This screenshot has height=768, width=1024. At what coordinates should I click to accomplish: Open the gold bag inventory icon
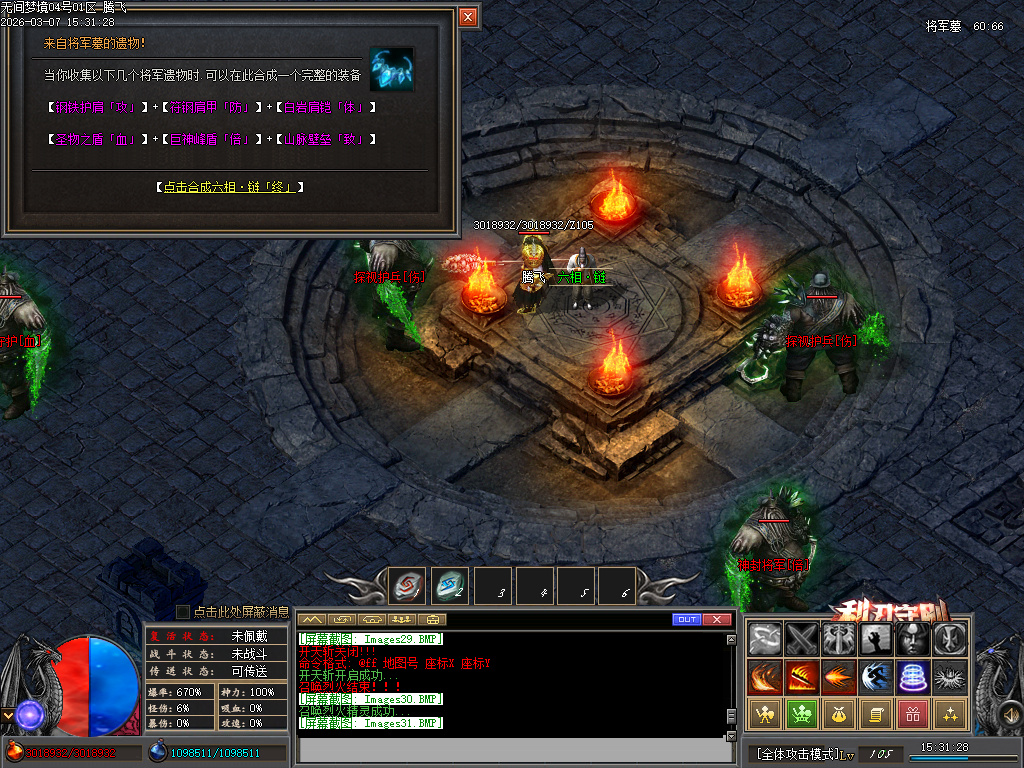click(x=839, y=714)
